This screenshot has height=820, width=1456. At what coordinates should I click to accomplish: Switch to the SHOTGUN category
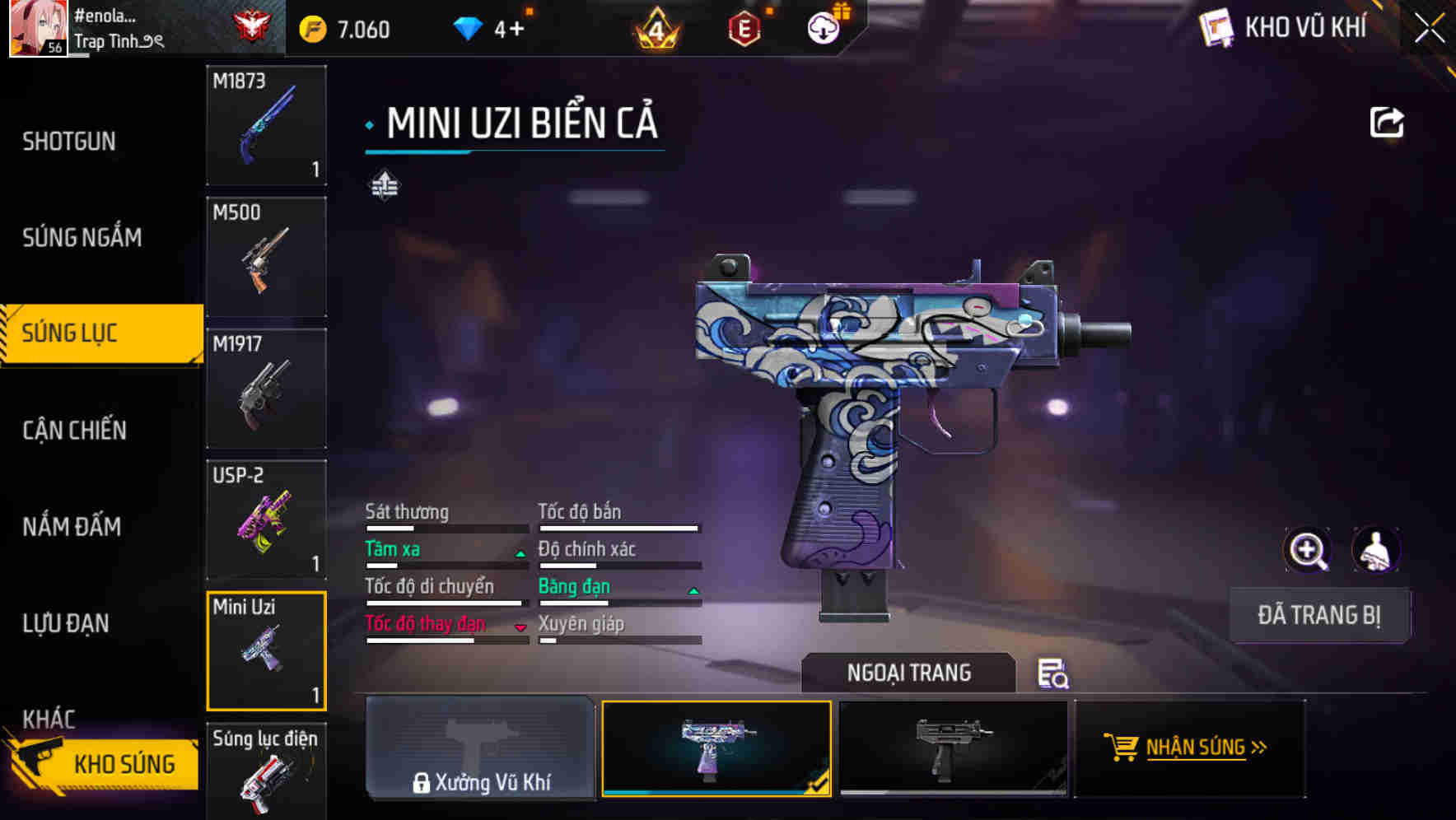point(69,142)
